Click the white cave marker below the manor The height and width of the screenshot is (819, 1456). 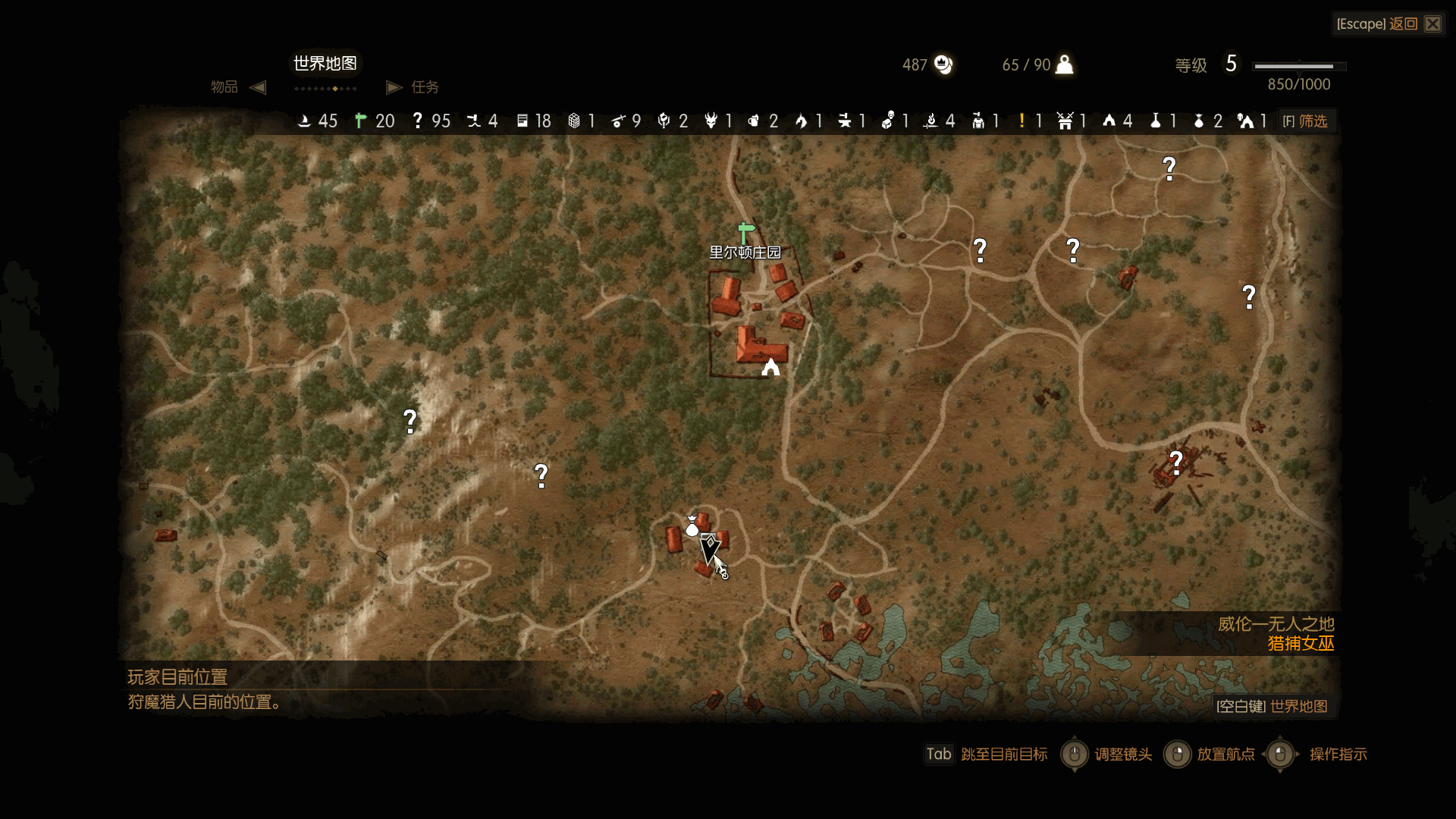(x=770, y=369)
